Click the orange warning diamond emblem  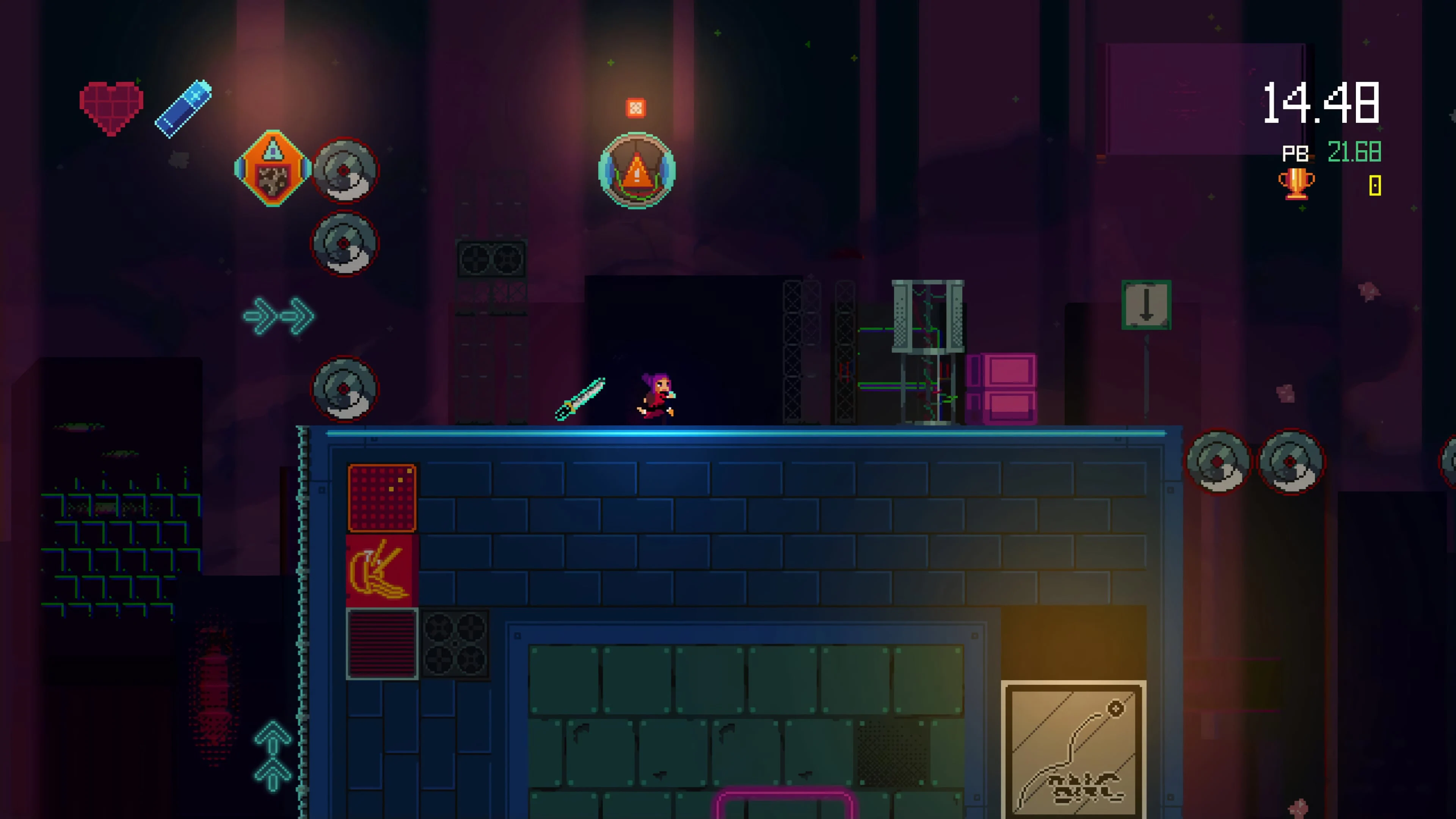coord(273,168)
